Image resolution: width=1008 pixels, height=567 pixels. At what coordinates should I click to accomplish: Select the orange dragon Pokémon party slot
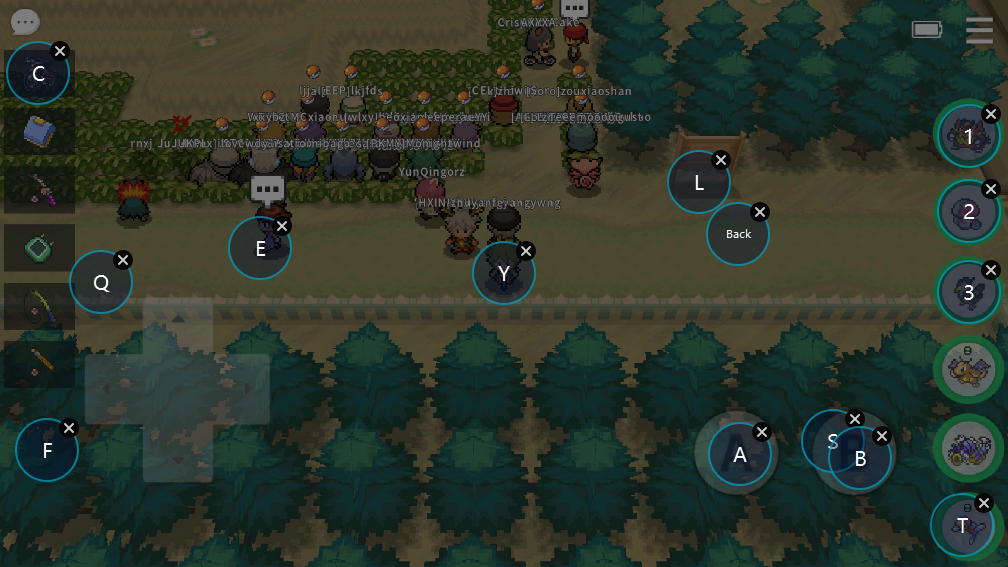968,368
